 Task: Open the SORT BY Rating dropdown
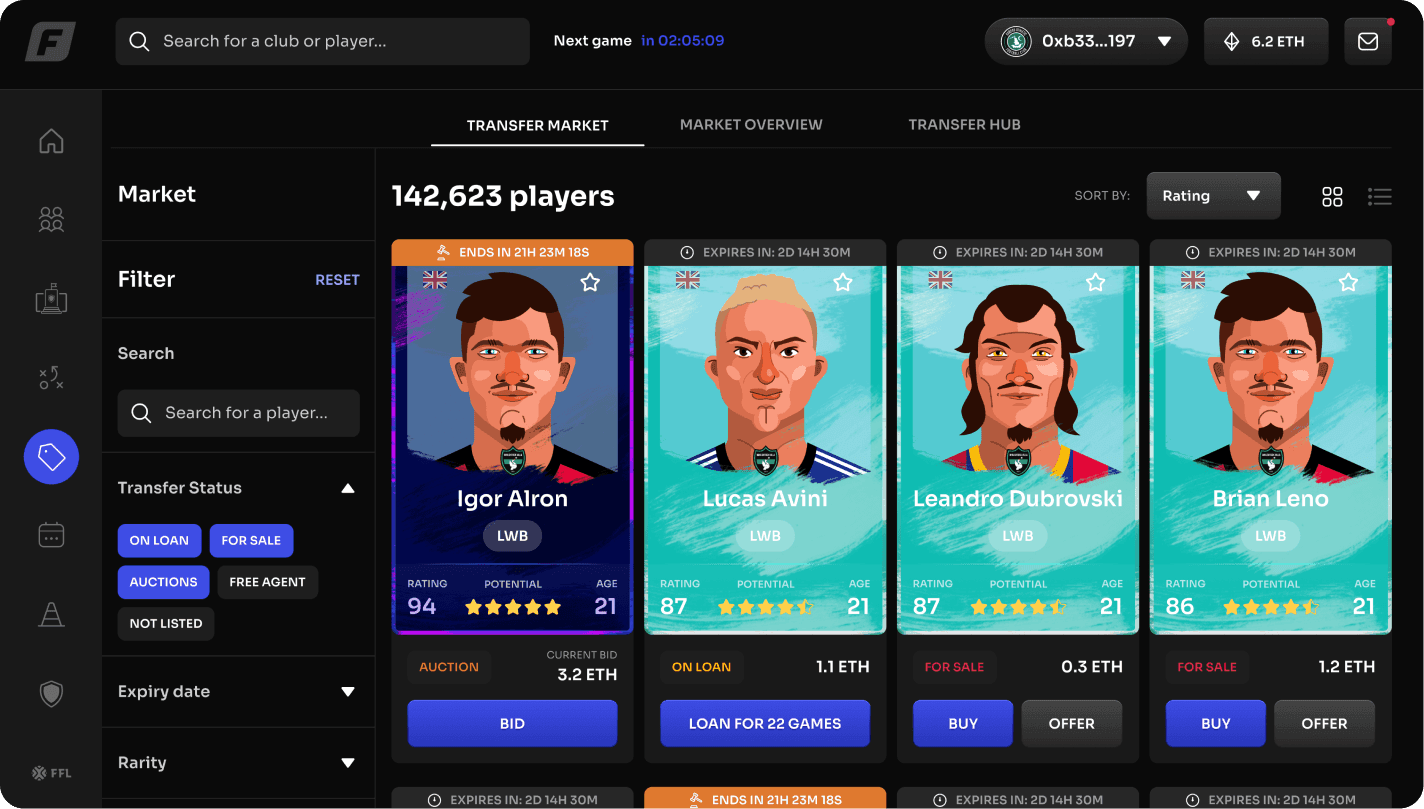pos(1213,195)
